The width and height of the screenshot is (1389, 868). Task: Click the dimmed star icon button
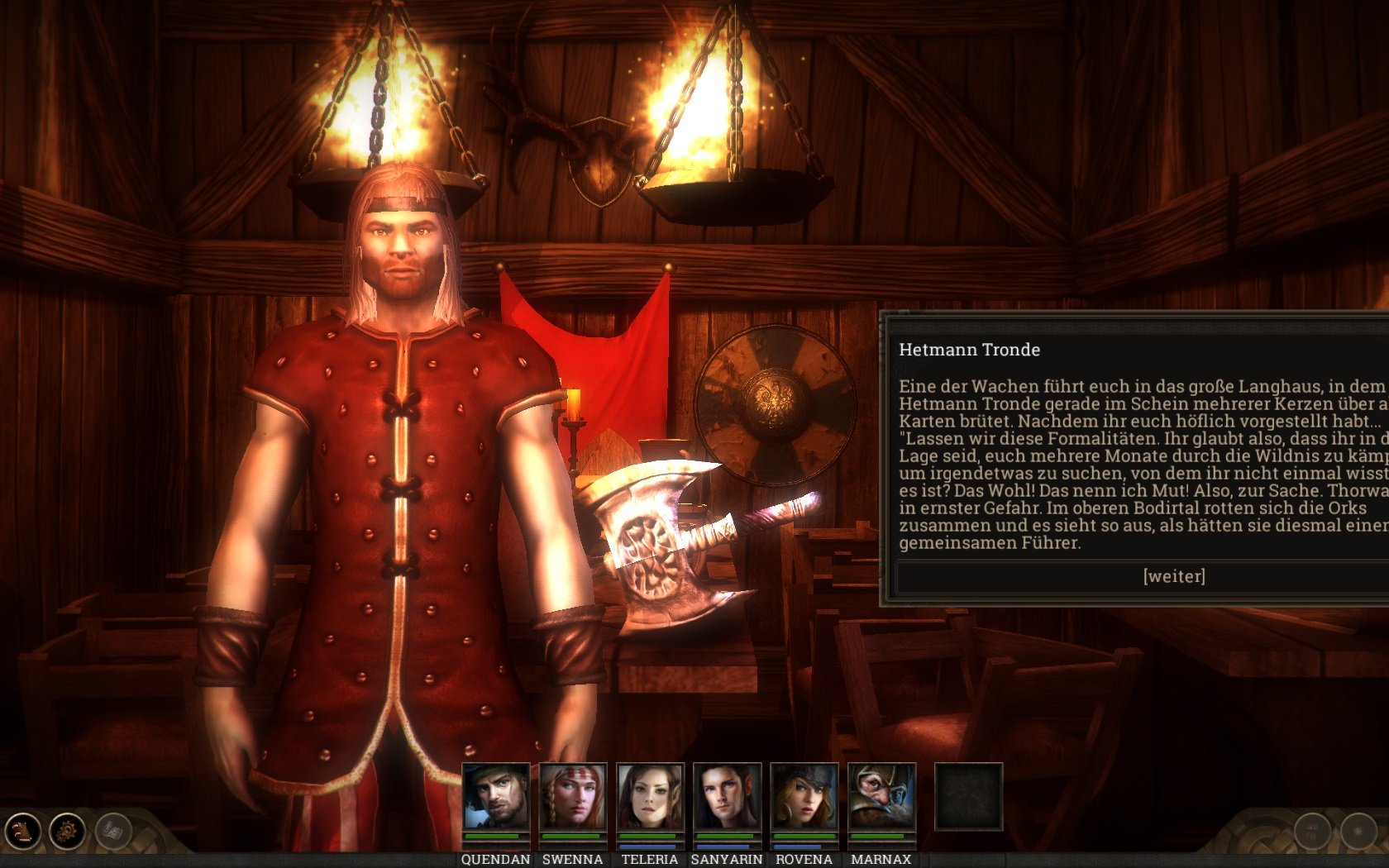point(1358,831)
